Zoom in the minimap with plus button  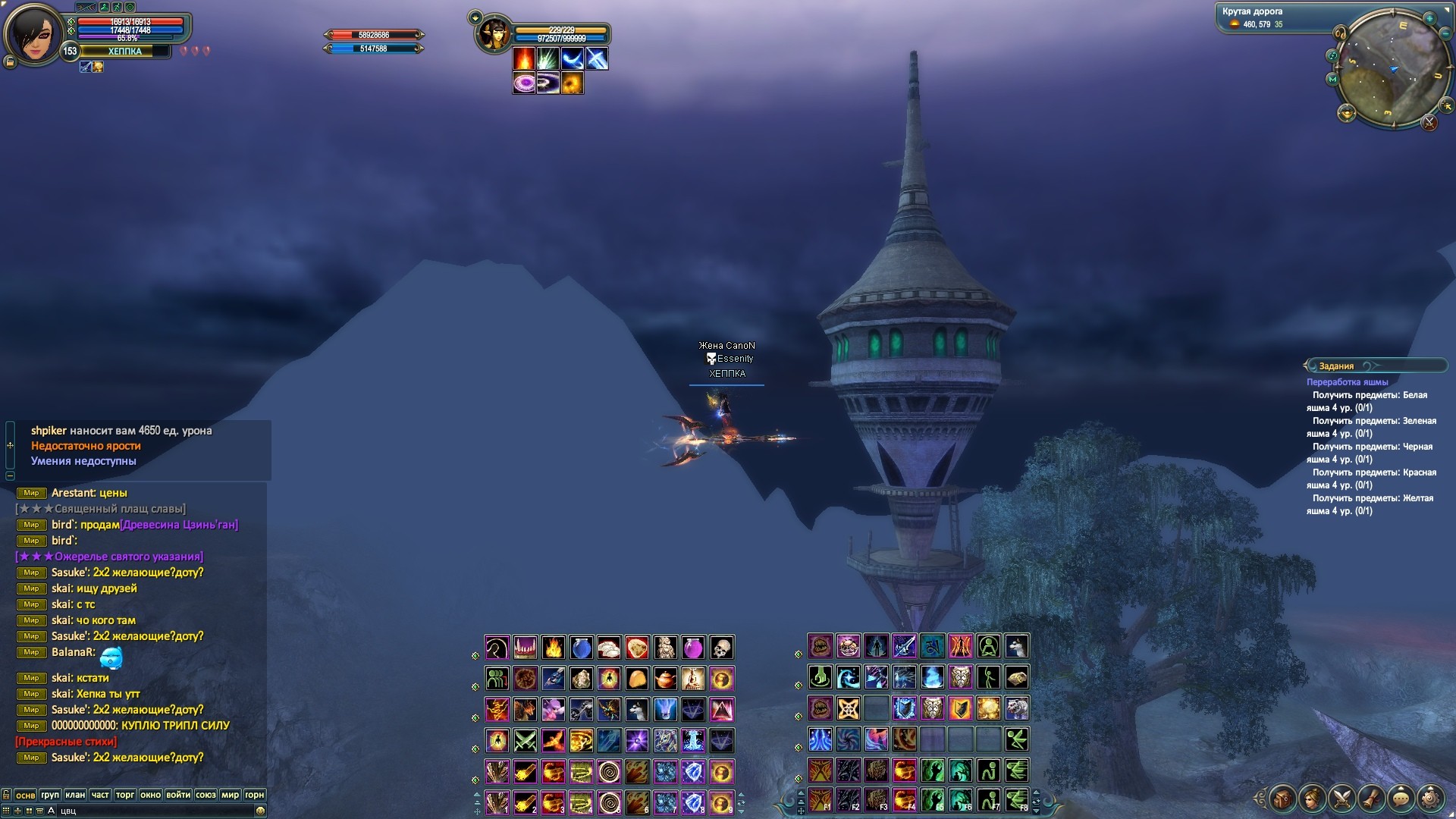tap(1429, 18)
